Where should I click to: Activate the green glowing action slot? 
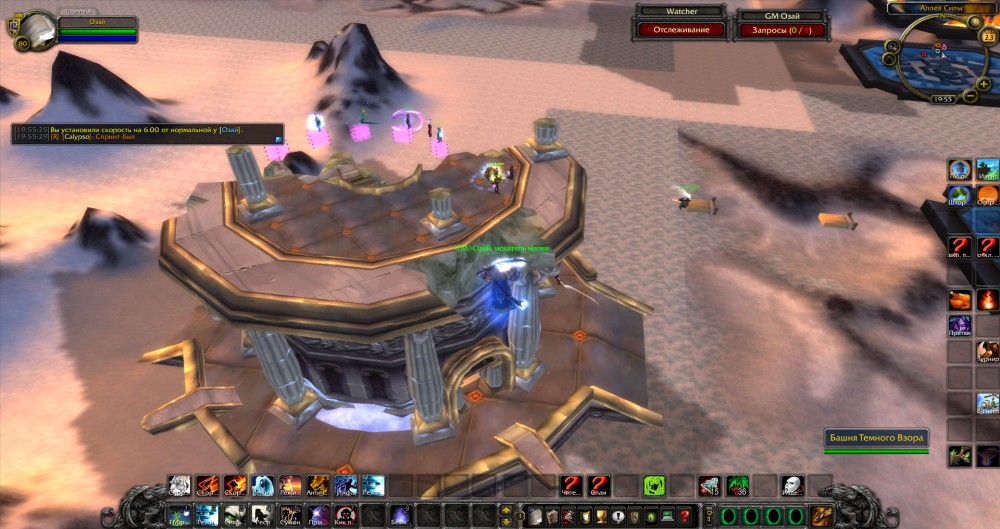pos(654,485)
